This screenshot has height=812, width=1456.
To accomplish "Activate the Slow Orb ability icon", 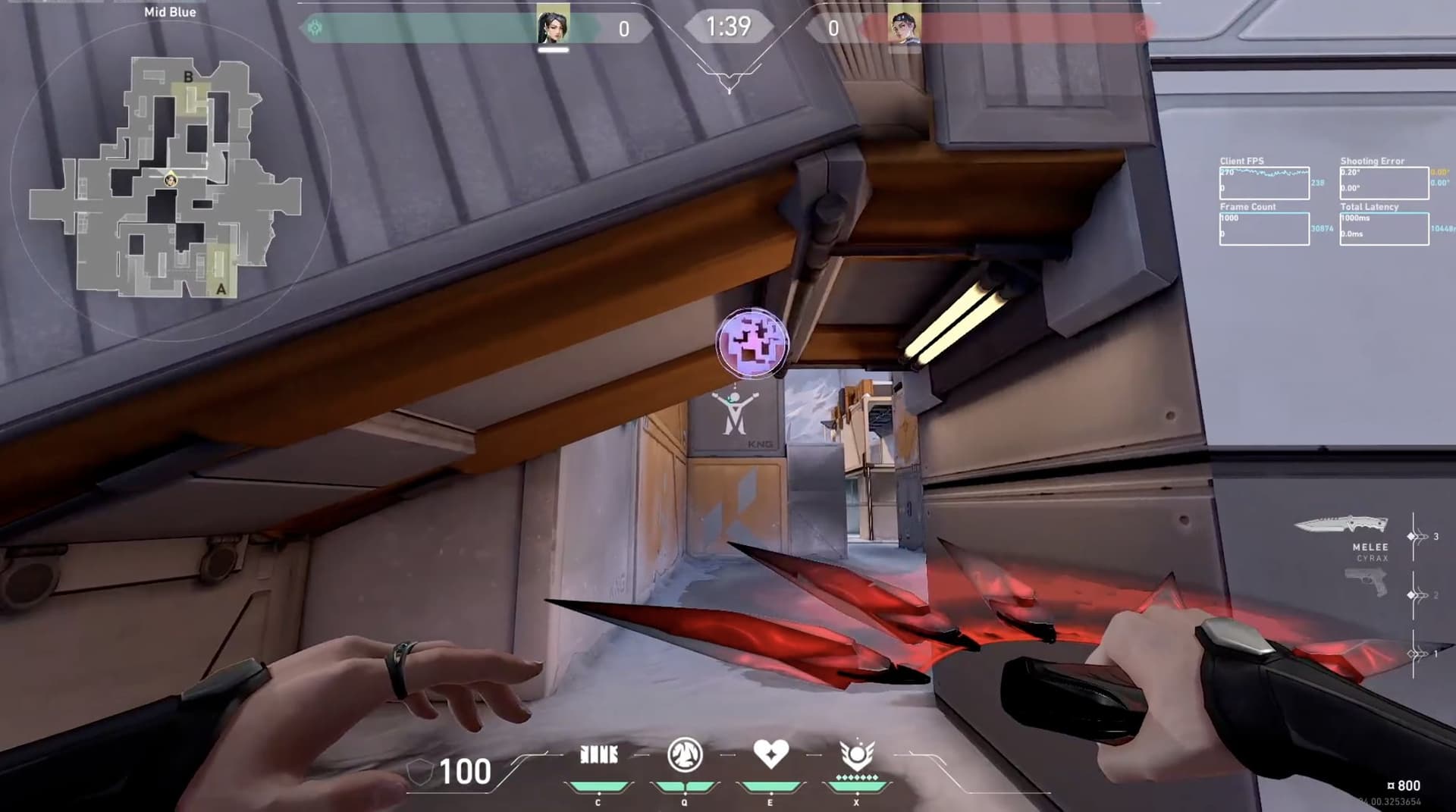I will 684,755.
